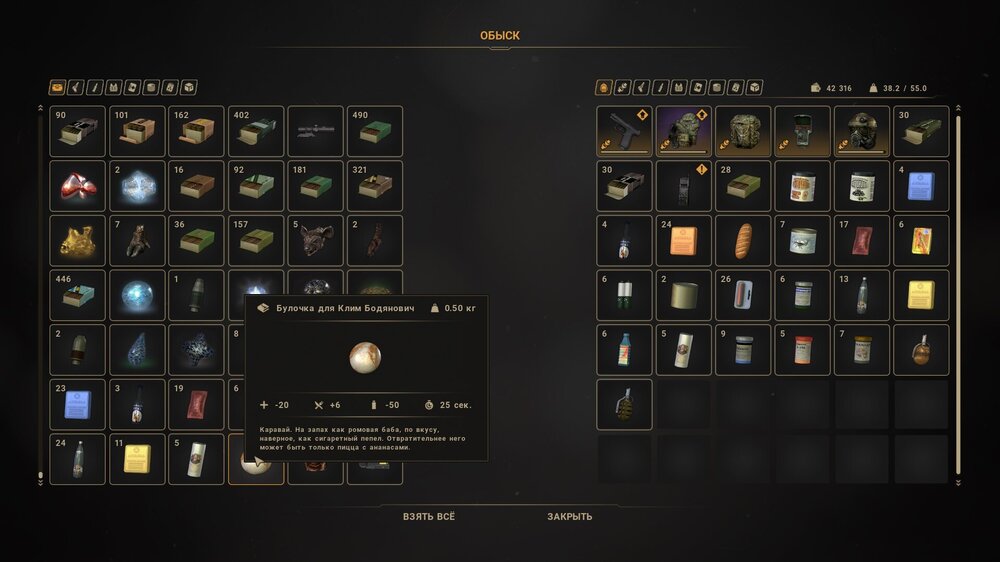Click the "ВЗЯТЬ ВСЁ" take-all button
The height and width of the screenshot is (562, 1000).
click(428, 517)
